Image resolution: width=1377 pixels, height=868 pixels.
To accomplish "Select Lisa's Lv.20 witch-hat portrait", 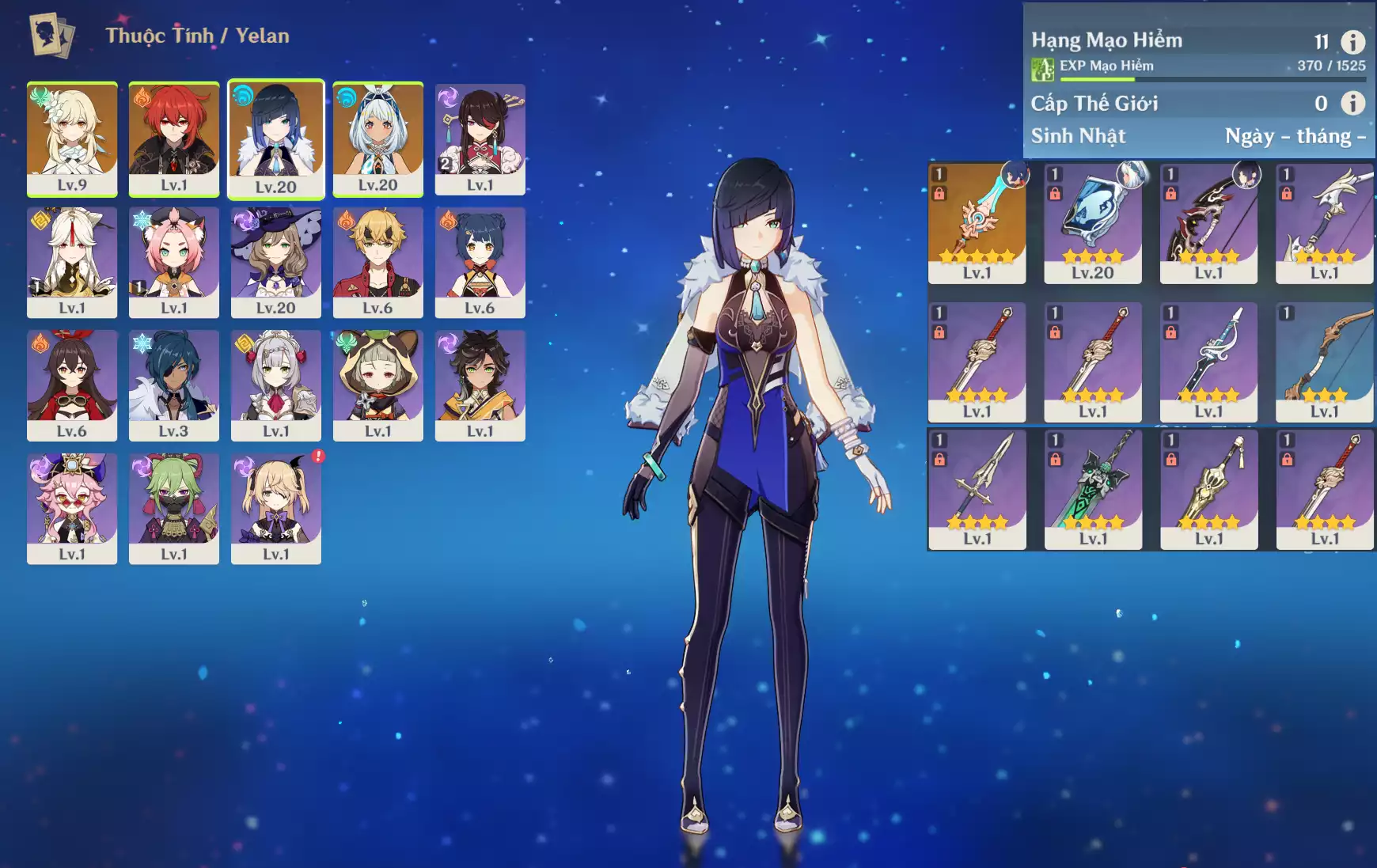I will [x=276, y=262].
